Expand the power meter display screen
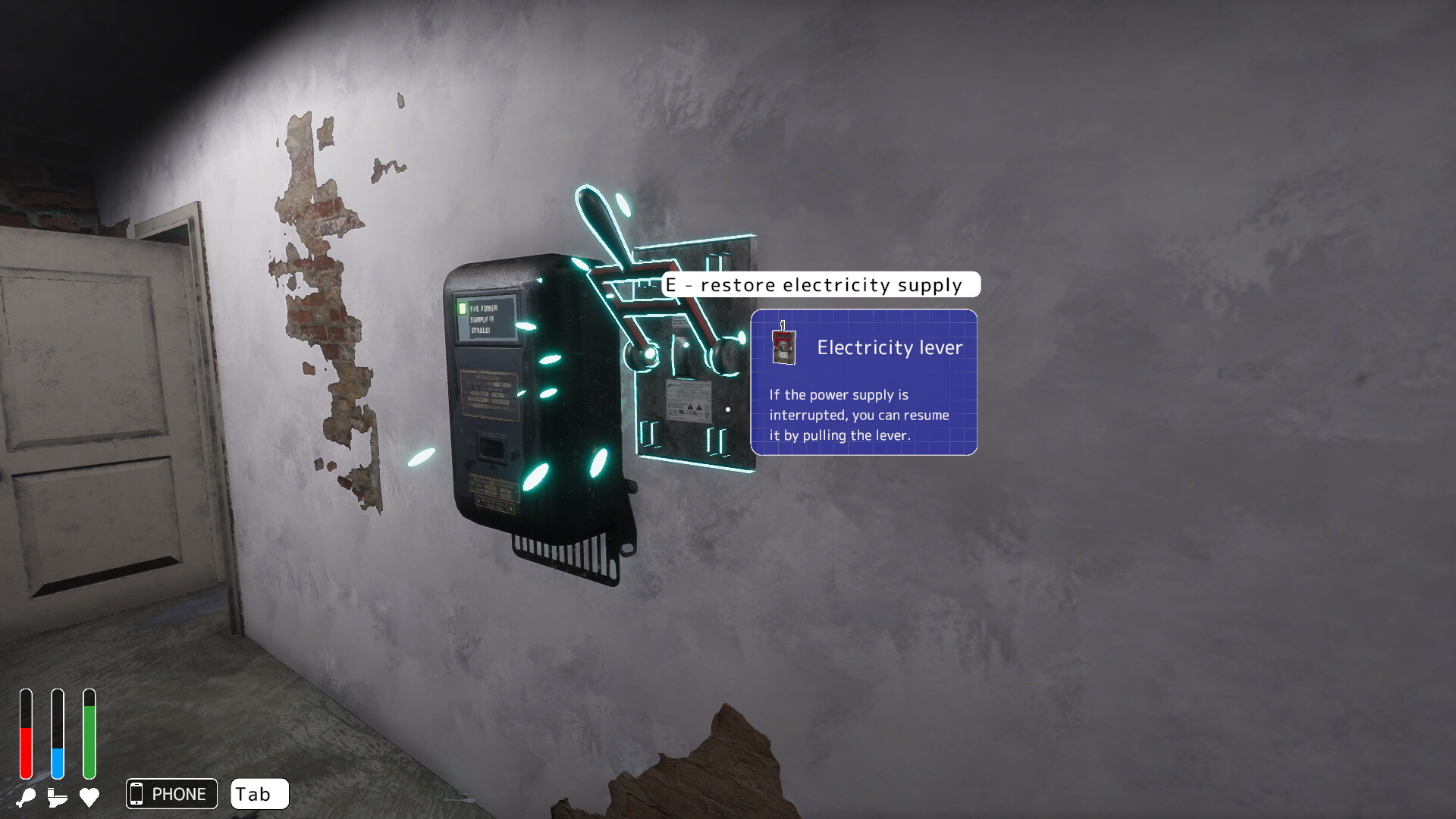Image resolution: width=1456 pixels, height=819 pixels. (x=488, y=318)
